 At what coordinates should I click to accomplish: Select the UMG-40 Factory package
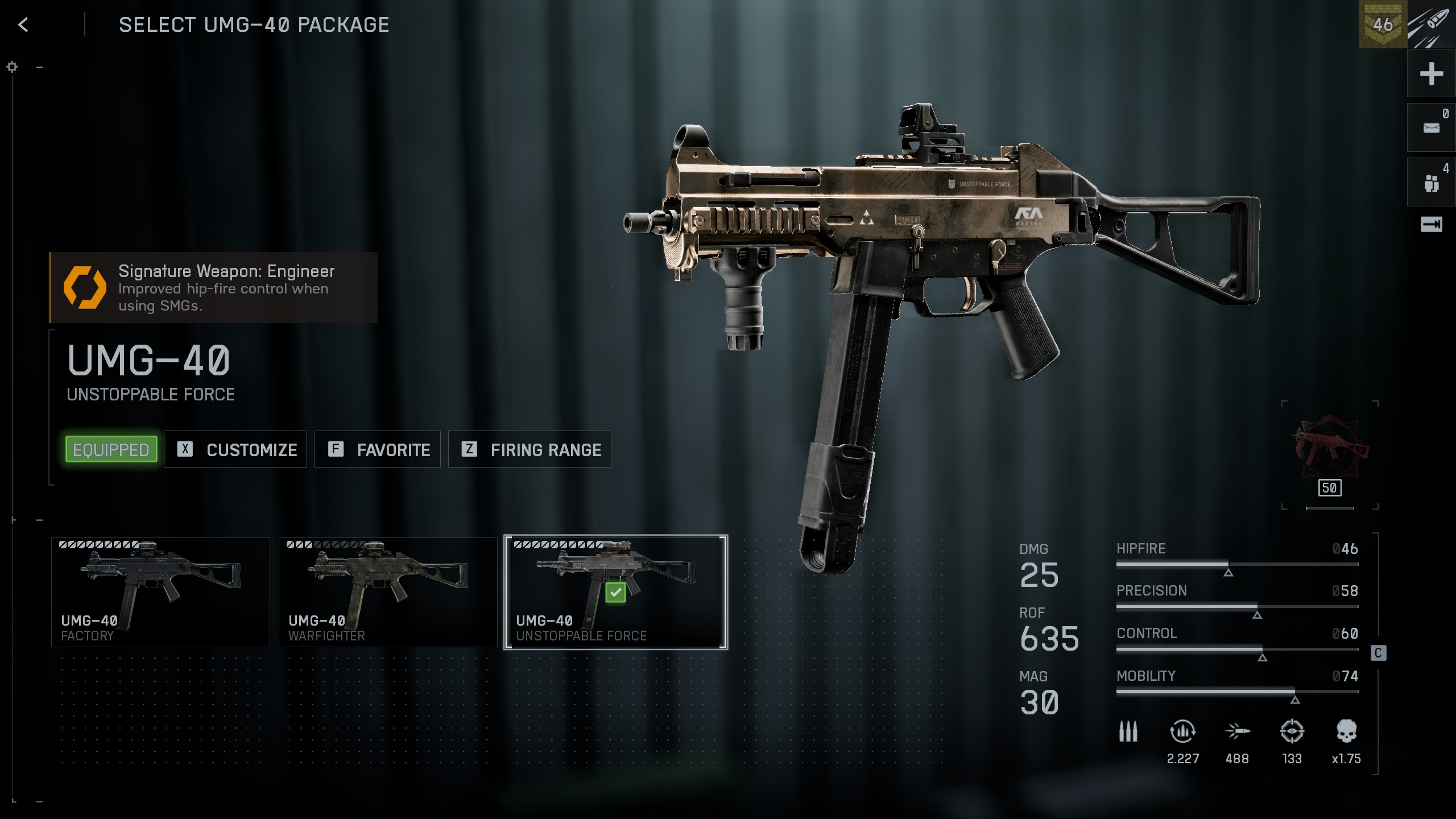pyautogui.click(x=160, y=592)
